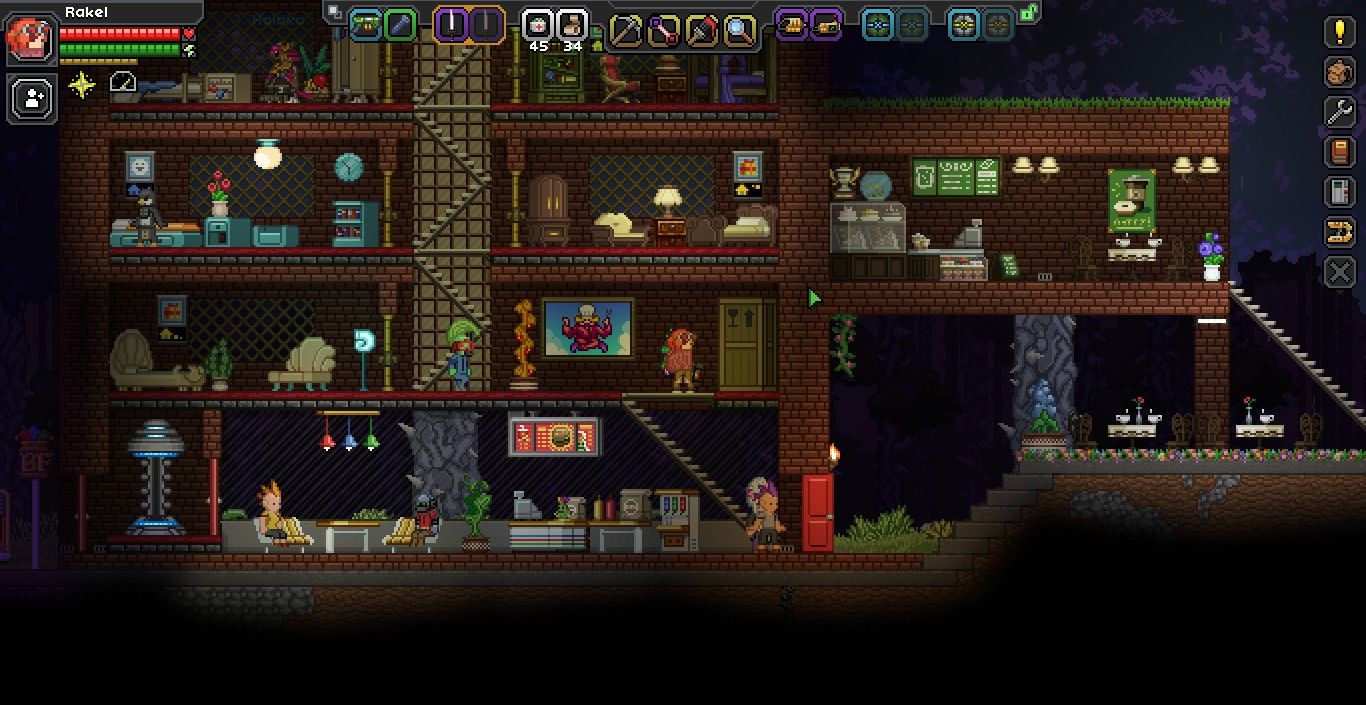The image size is (1366, 705).
Task: Select the wiring tool
Action: [x=663, y=29]
